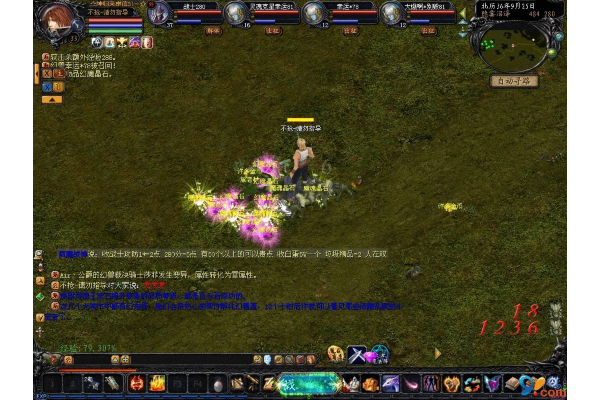
Task: Open the book icon in bottom bar
Action: click(x=510, y=383)
